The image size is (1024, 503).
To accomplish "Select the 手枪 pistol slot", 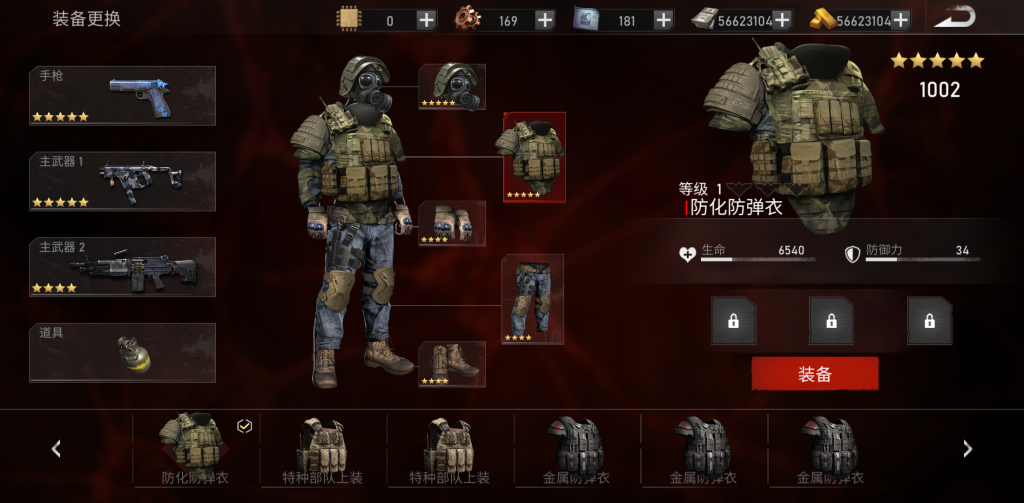I will (122, 96).
